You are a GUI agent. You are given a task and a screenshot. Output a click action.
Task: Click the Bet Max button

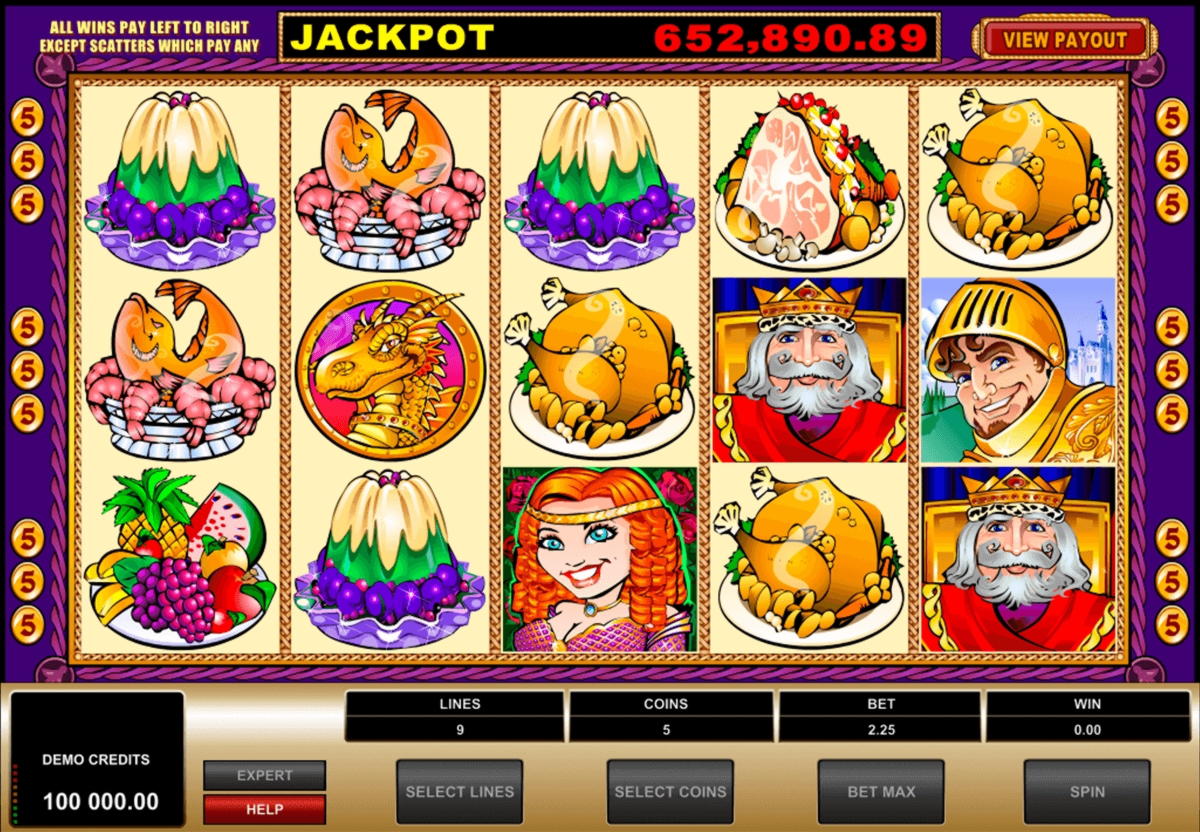(x=880, y=791)
